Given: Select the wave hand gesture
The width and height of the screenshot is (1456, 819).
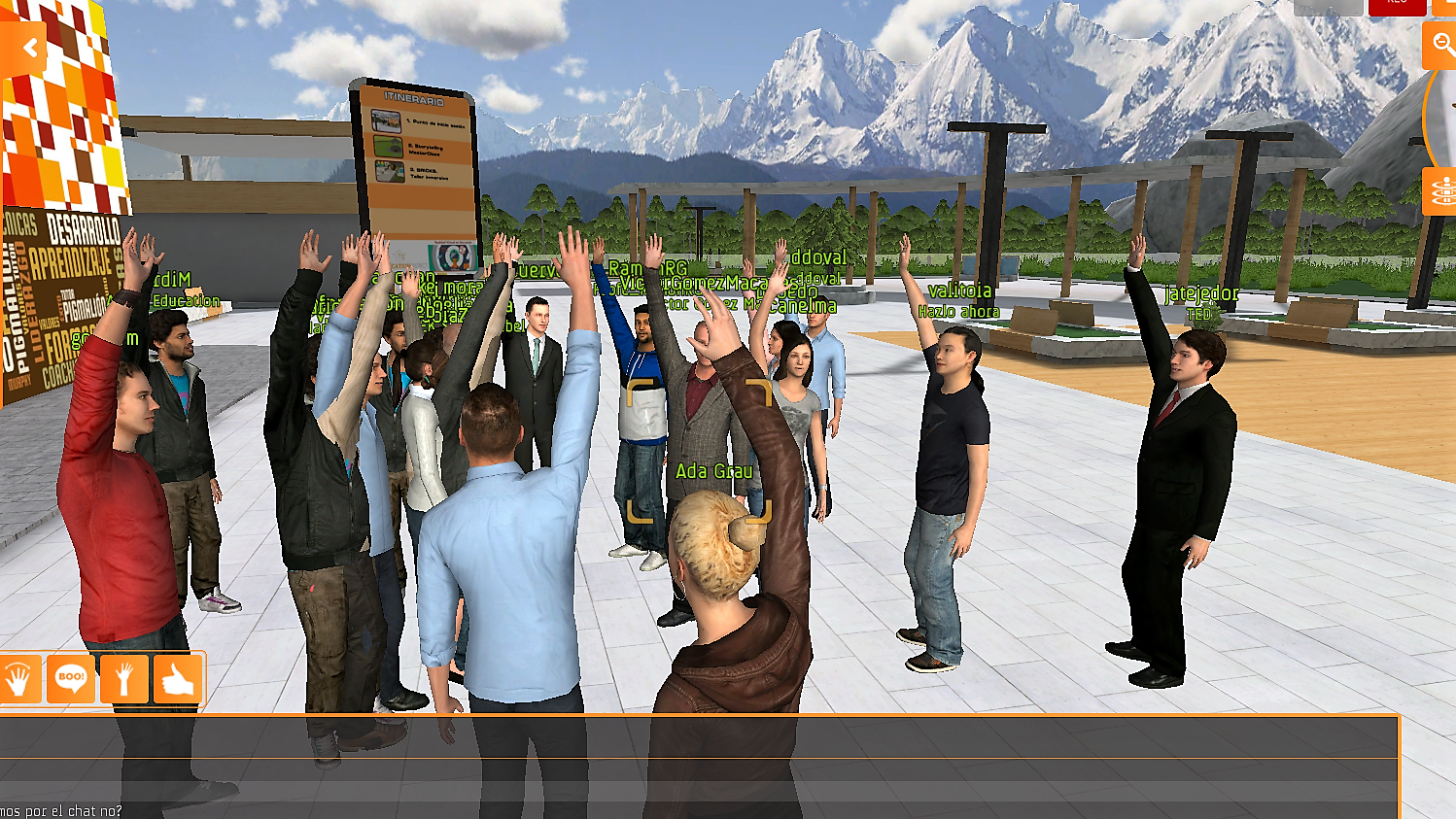Looking at the screenshot, I should coord(20,679).
